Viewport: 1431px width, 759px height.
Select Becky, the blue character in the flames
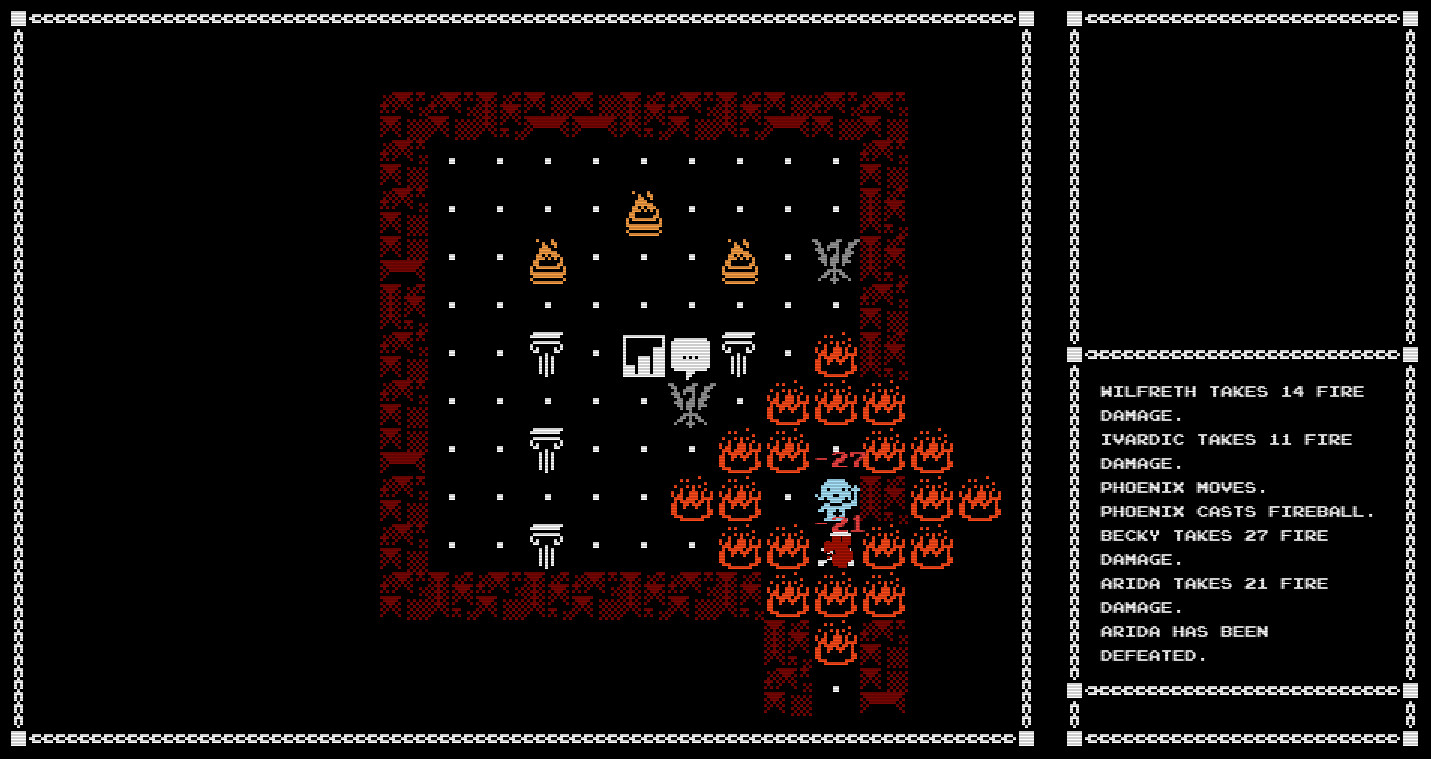coord(836,497)
